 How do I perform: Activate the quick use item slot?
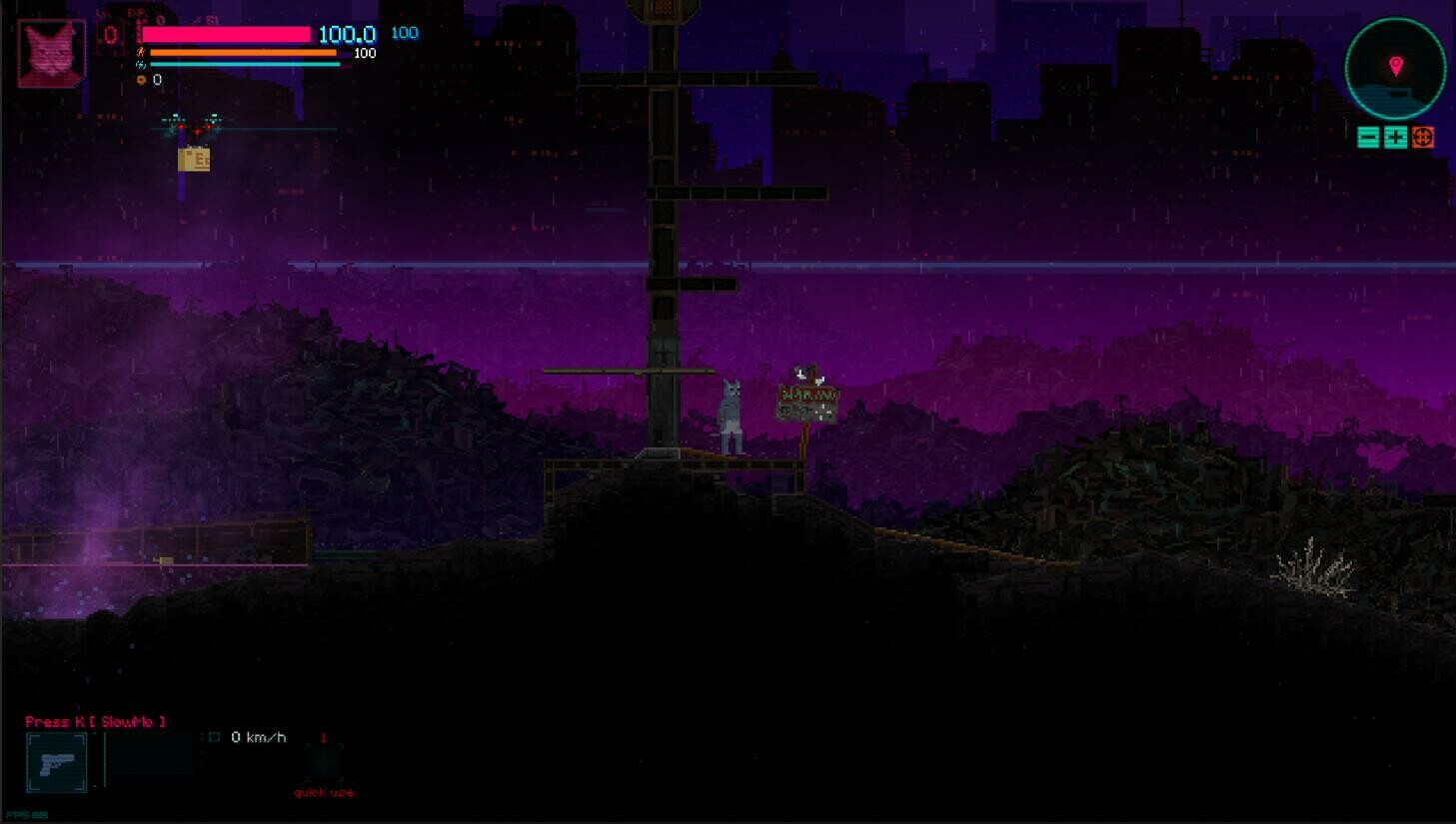point(324,765)
